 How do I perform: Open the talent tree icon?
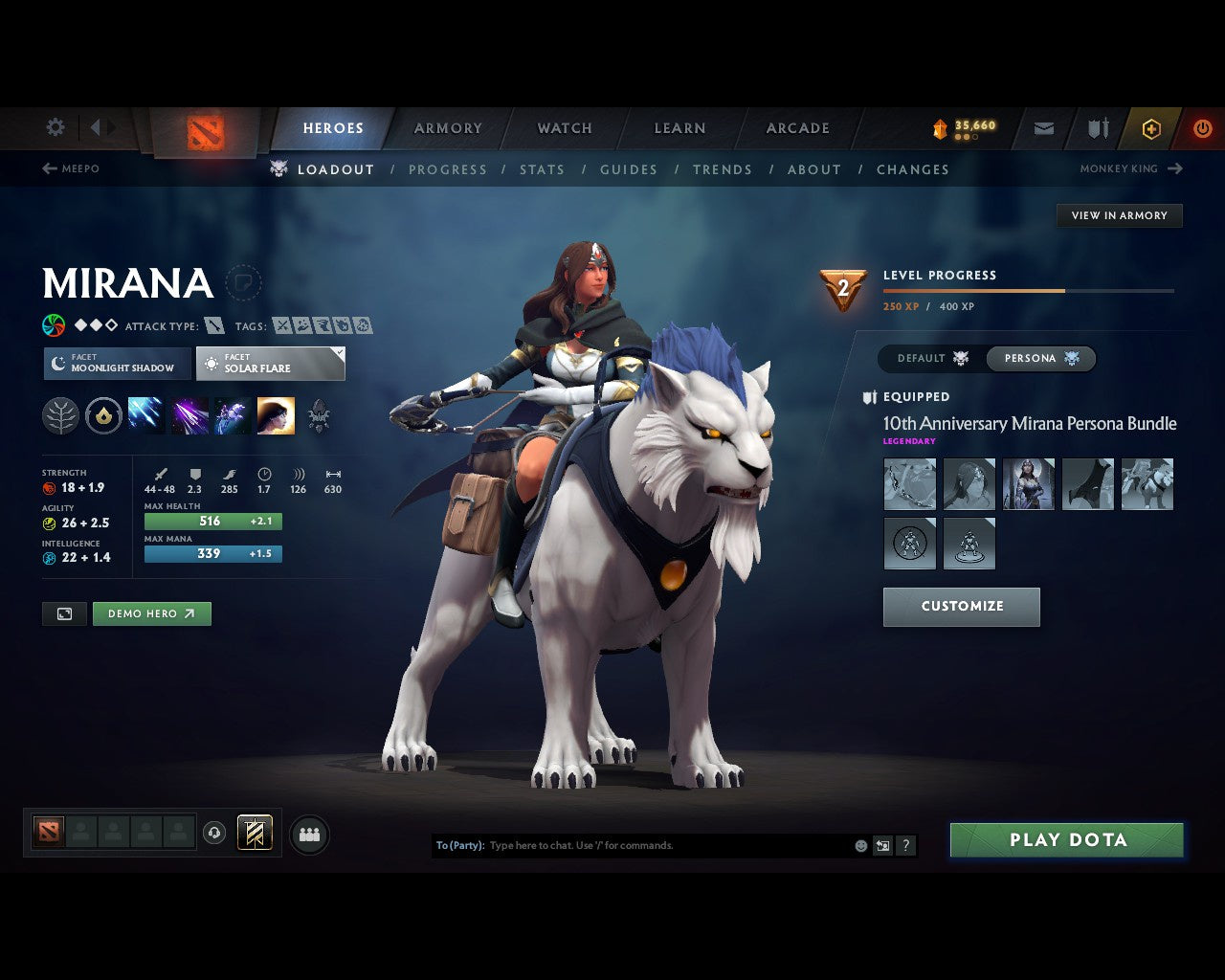(x=60, y=414)
